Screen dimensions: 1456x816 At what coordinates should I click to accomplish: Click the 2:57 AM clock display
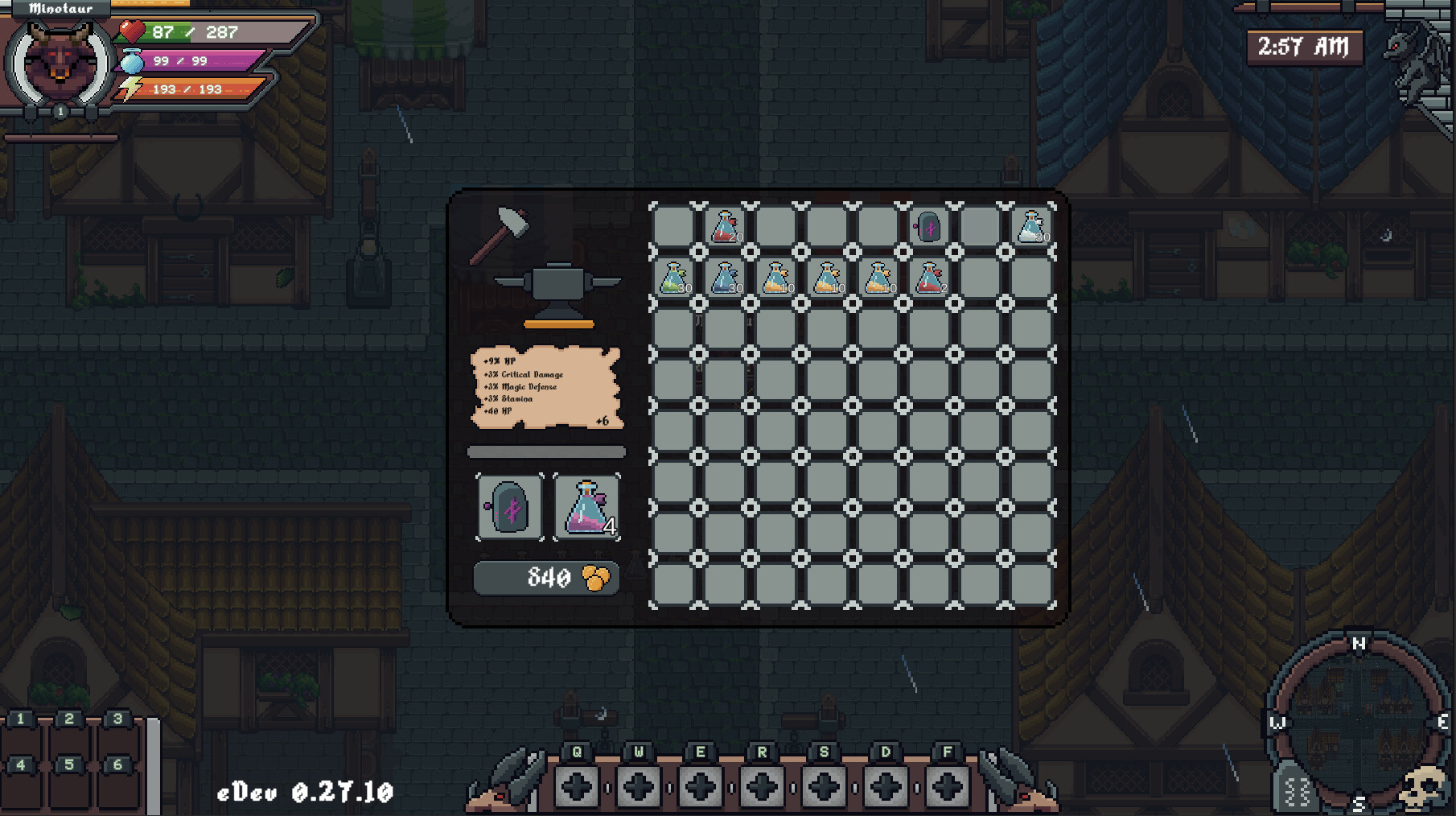click(1303, 47)
